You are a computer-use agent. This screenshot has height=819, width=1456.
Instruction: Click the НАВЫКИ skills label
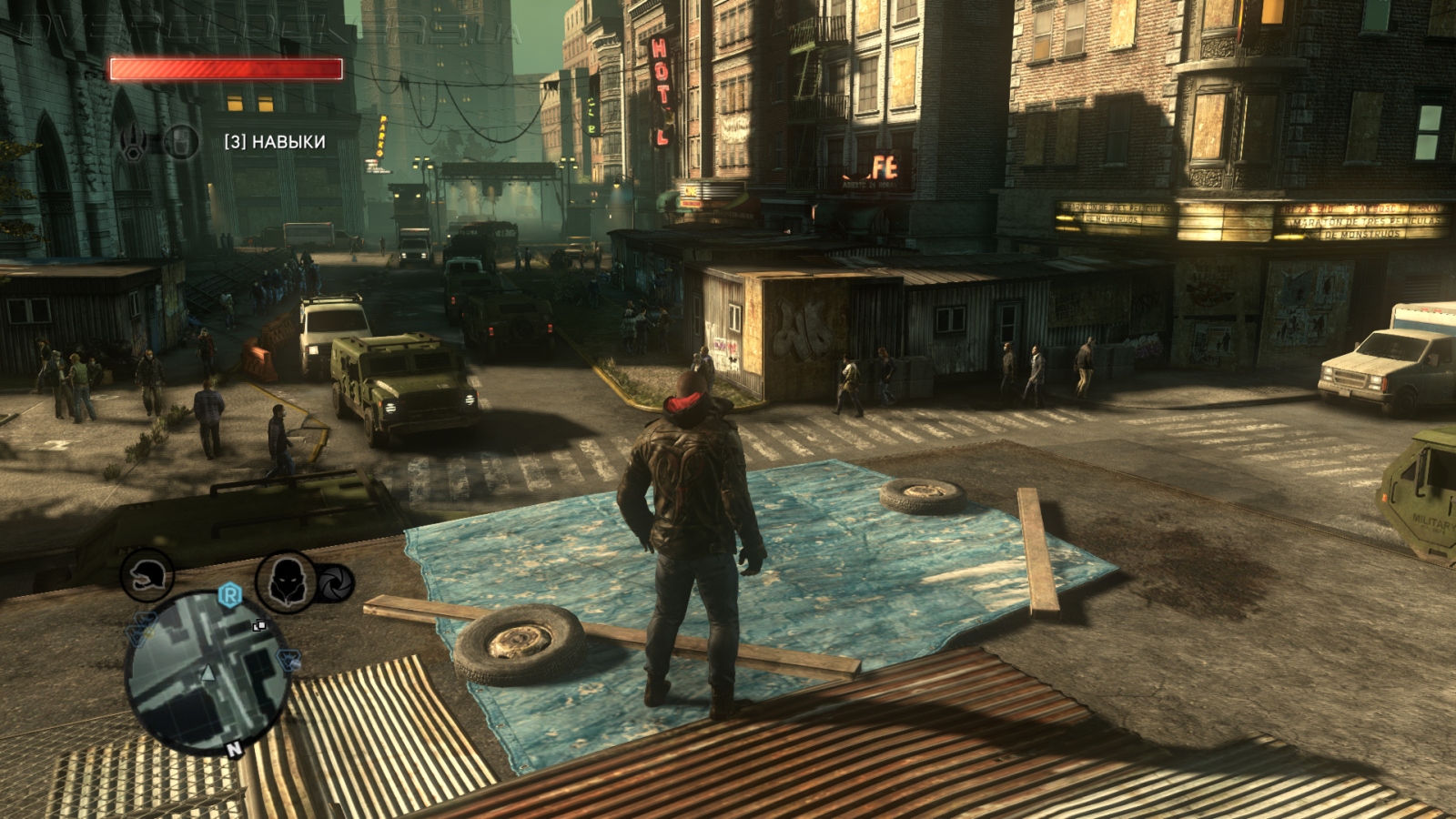[275, 142]
